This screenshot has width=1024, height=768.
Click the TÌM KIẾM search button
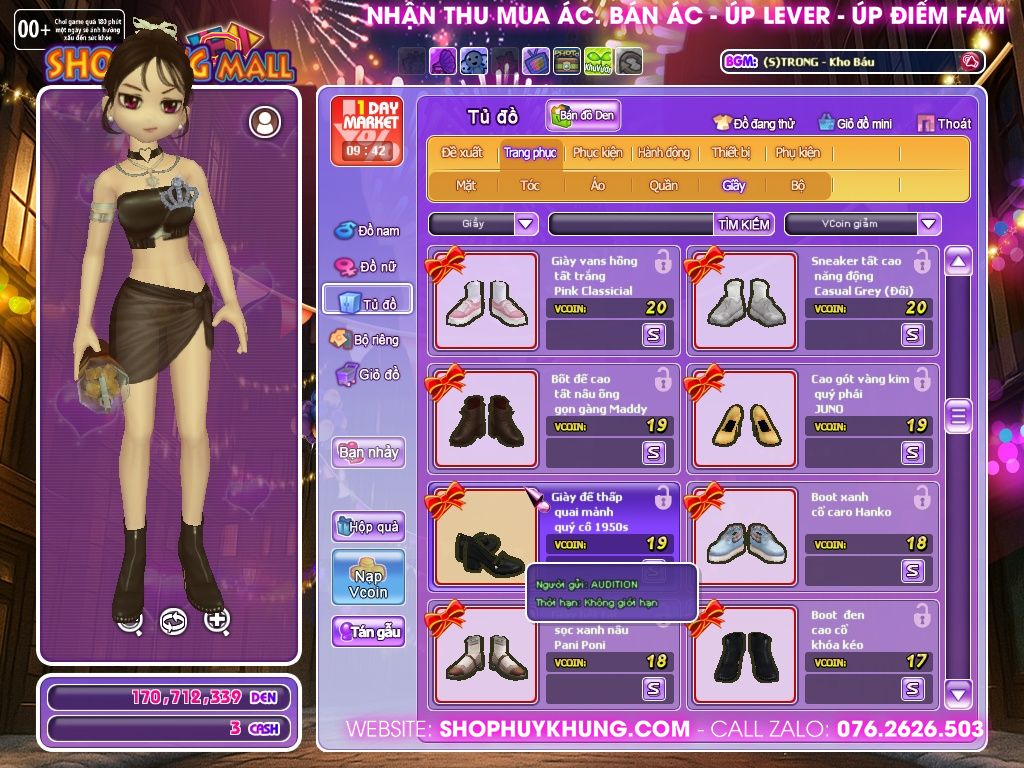[744, 224]
